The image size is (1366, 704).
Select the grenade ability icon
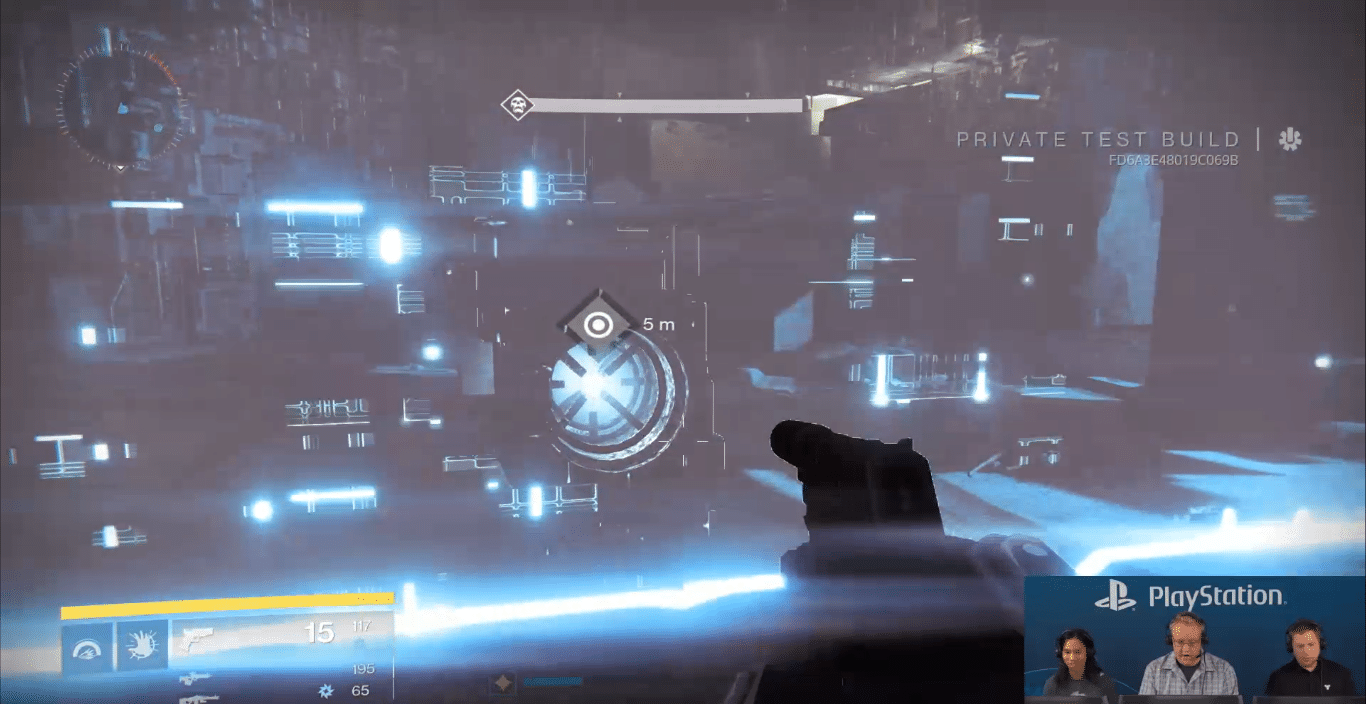[x=88, y=646]
